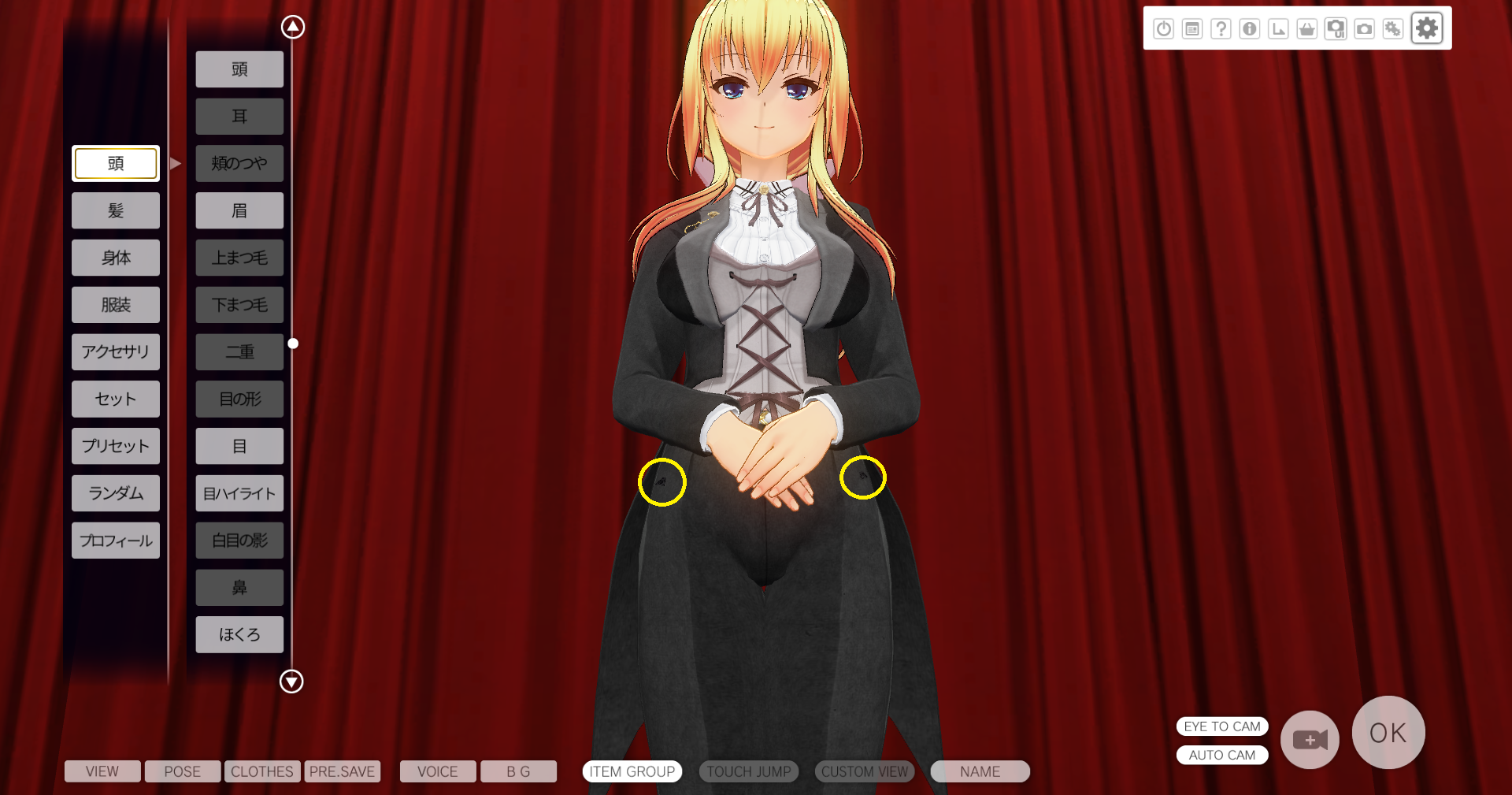Choose the ほくろ (mole) sub-item
The image size is (1512, 795).
(239, 634)
